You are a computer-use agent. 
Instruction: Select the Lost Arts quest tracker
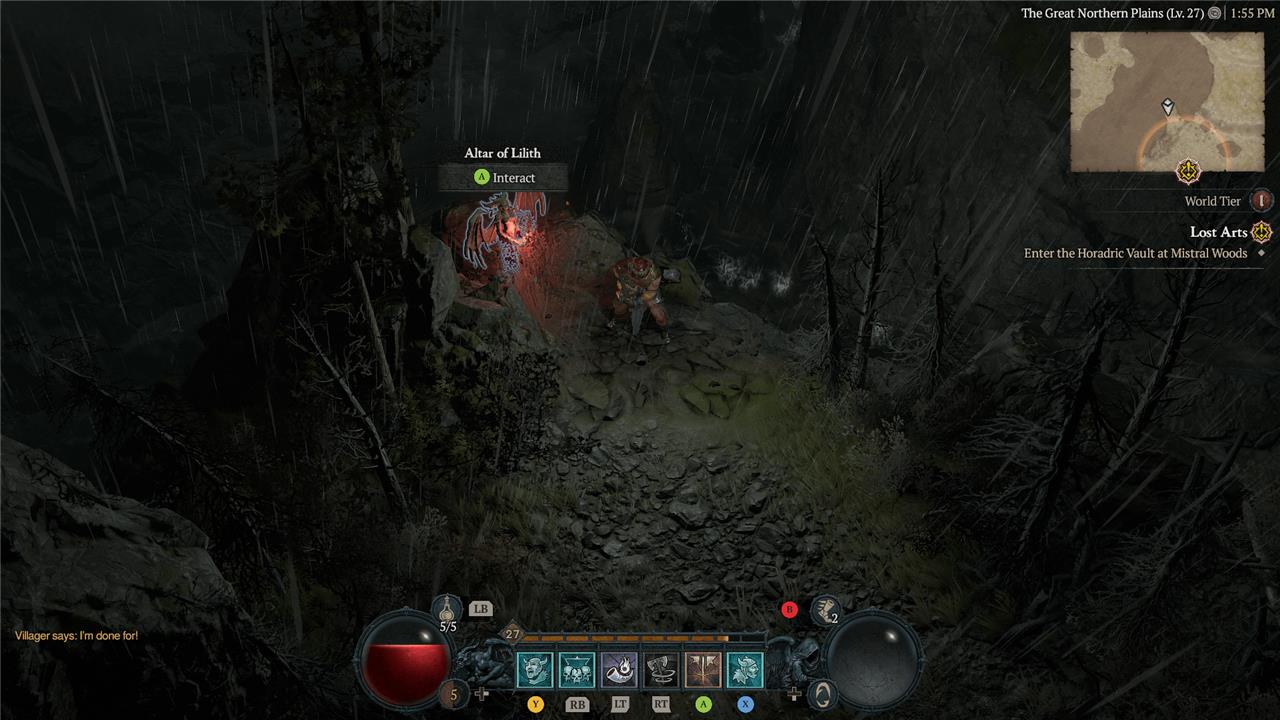click(1219, 232)
